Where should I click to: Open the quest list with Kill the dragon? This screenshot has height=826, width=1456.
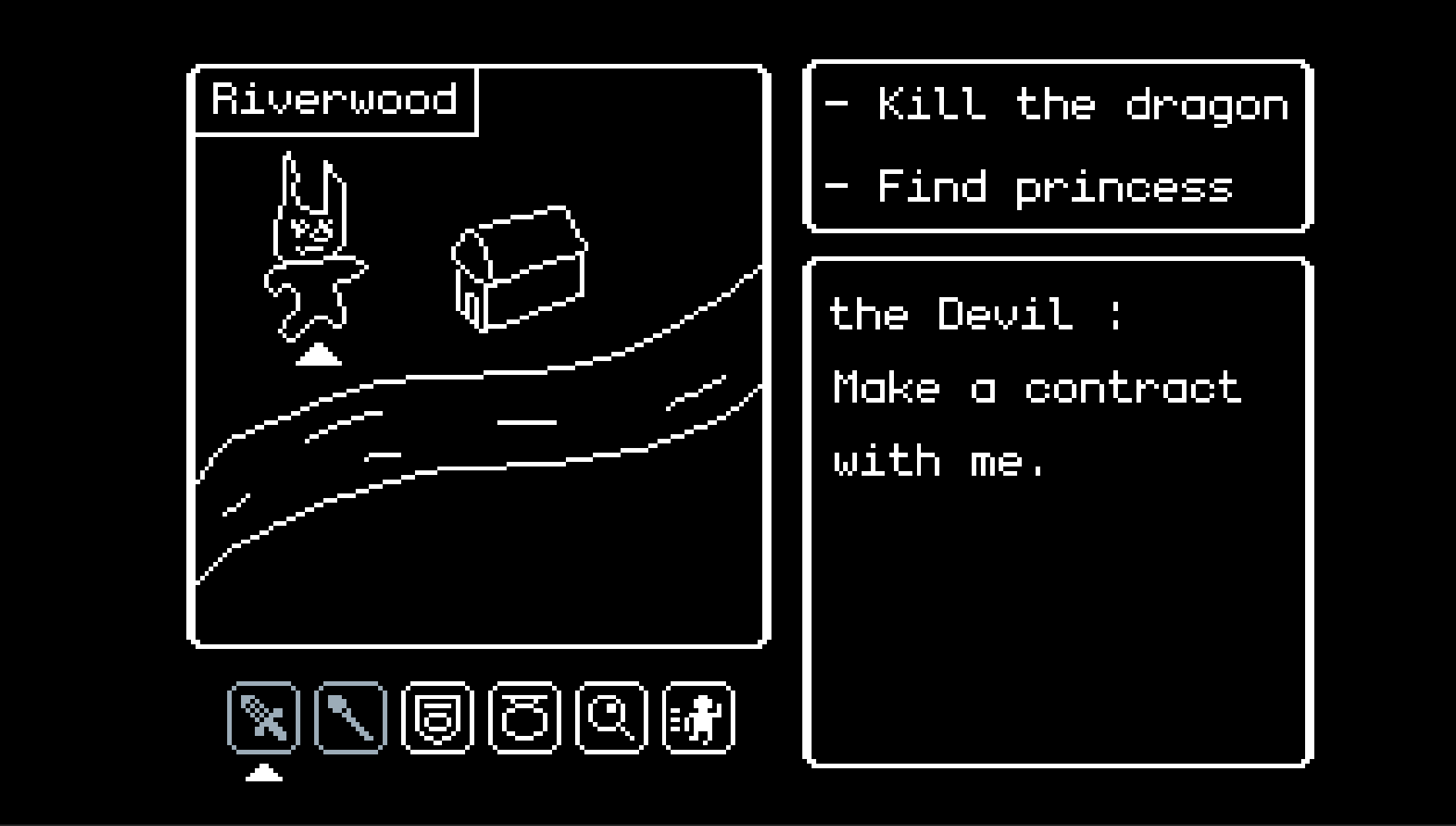[x=1058, y=145]
